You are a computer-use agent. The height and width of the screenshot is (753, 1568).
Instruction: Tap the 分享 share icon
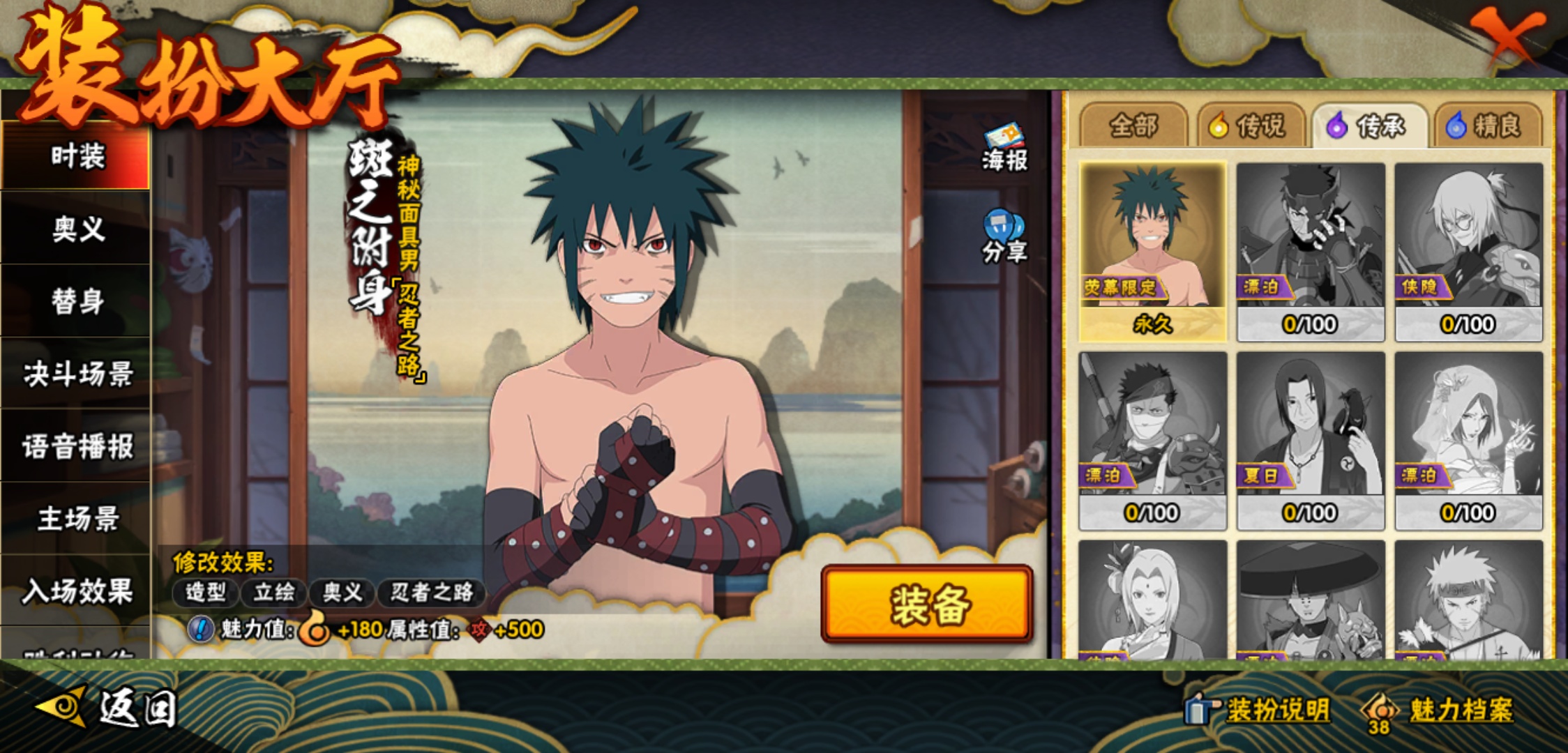(1004, 236)
